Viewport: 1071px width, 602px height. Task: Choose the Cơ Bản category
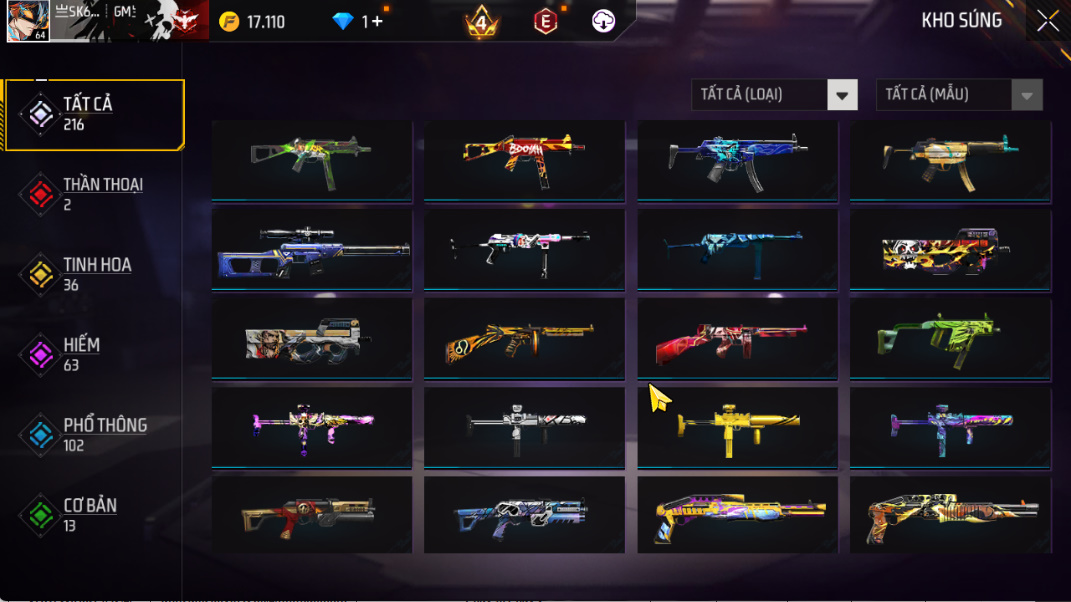click(94, 514)
